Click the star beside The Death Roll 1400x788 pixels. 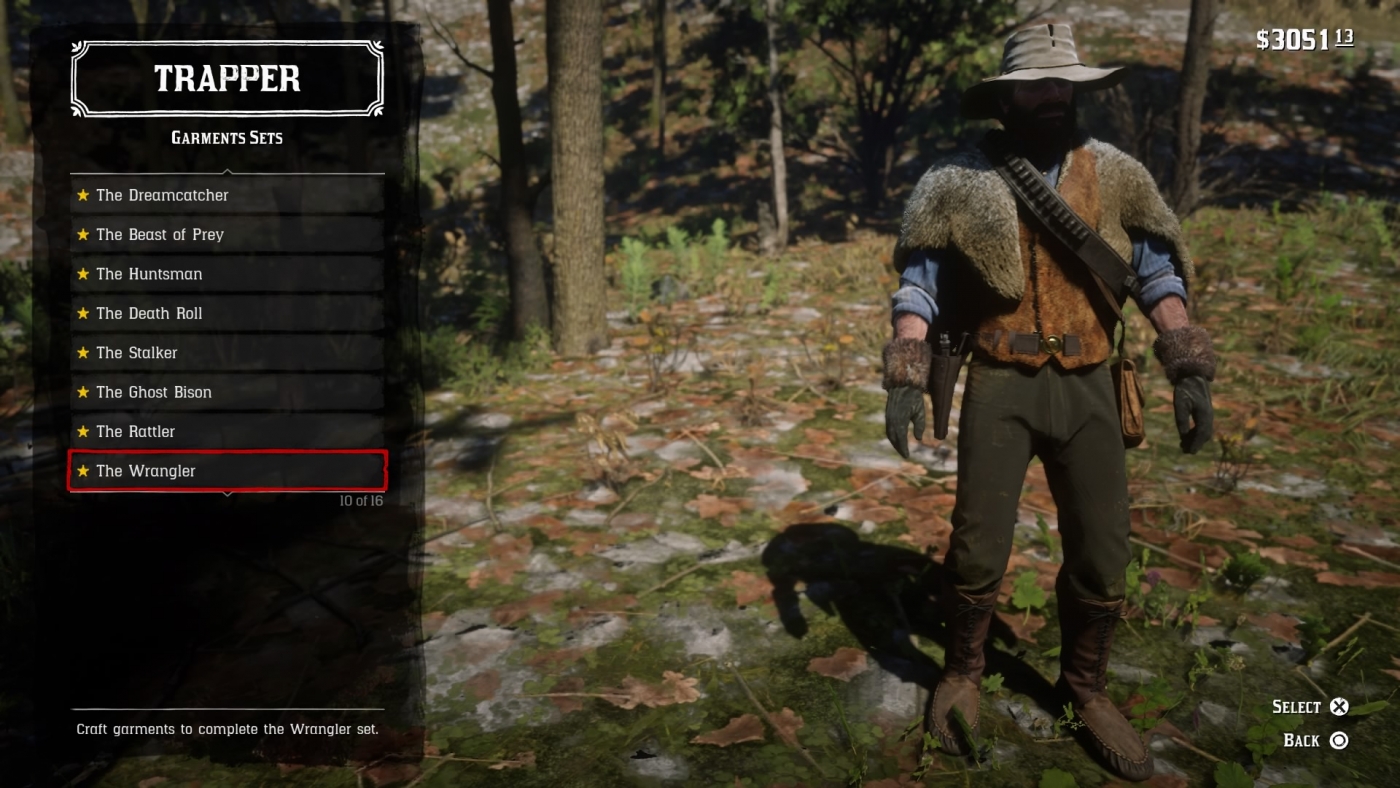pyautogui.click(x=82, y=313)
